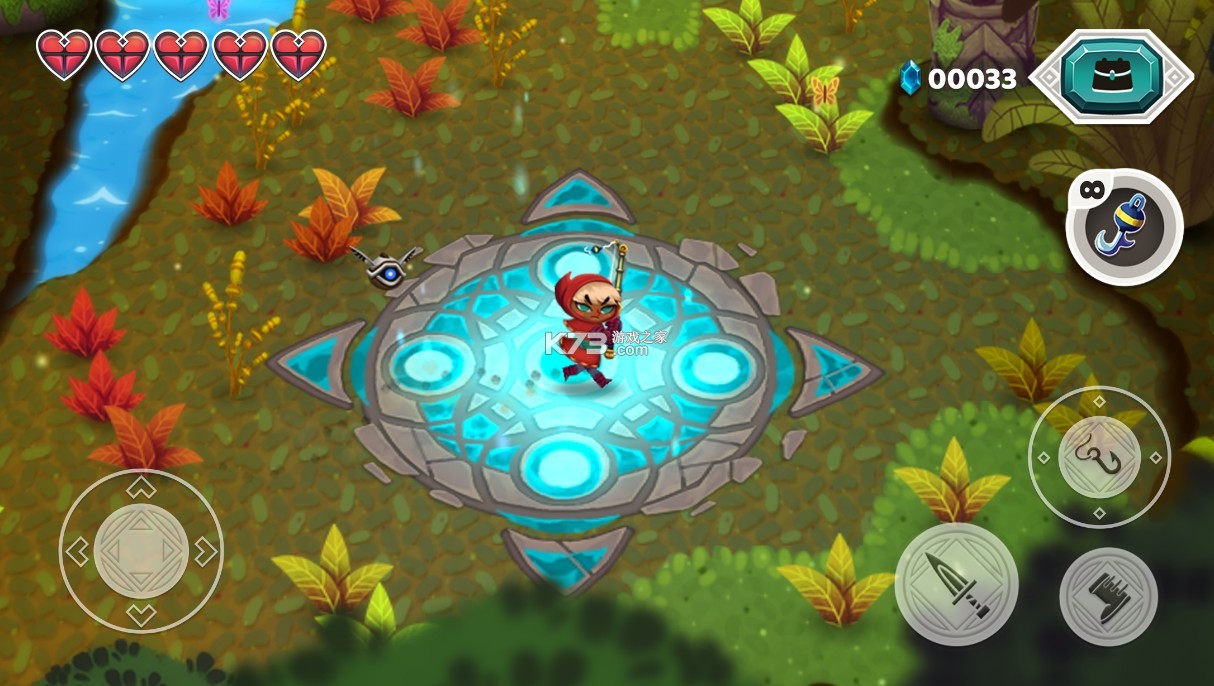Tap the virtual joystick right arrow
Image resolution: width=1214 pixels, height=686 pixels.
(205, 551)
